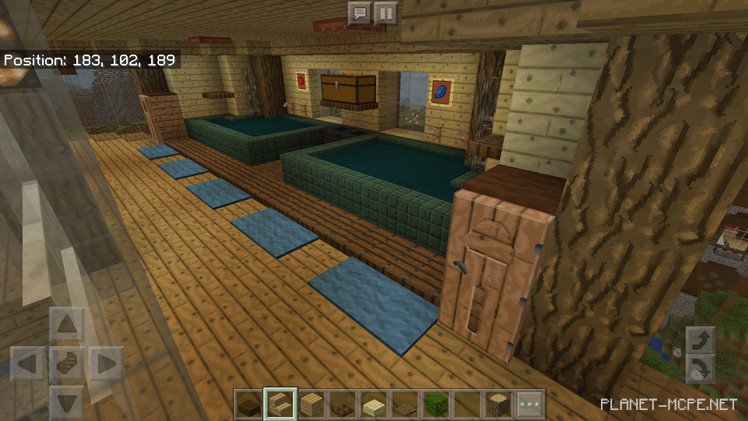The height and width of the screenshot is (421, 748).
Task: Pause the game with the pause button
Action: (x=385, y=13)
